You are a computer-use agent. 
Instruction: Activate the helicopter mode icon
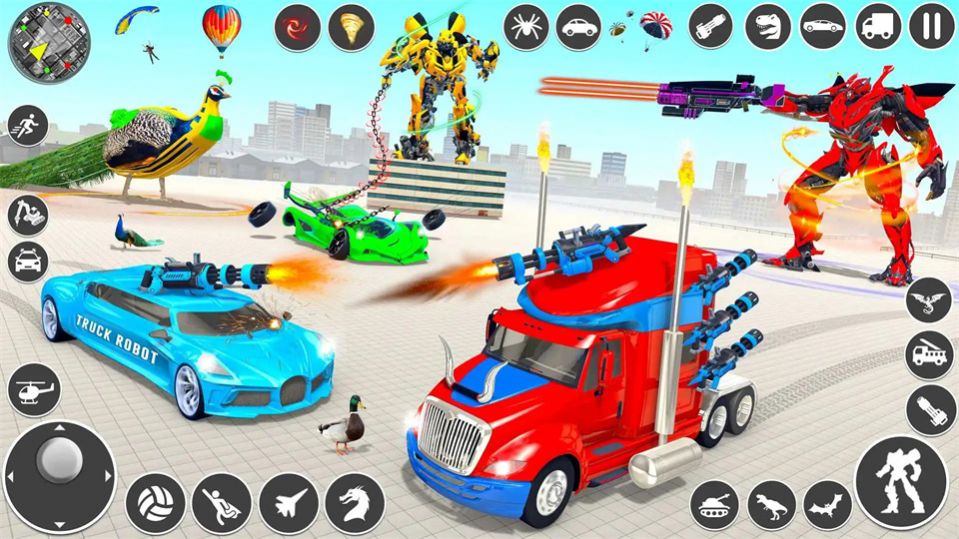[x=34, y=390]
